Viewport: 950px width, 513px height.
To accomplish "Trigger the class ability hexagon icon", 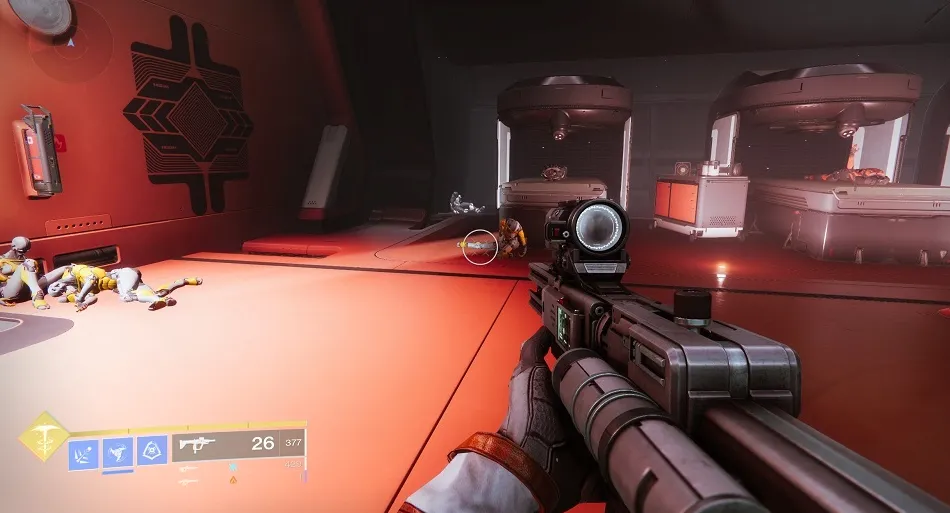I will (x=152, y=452).
